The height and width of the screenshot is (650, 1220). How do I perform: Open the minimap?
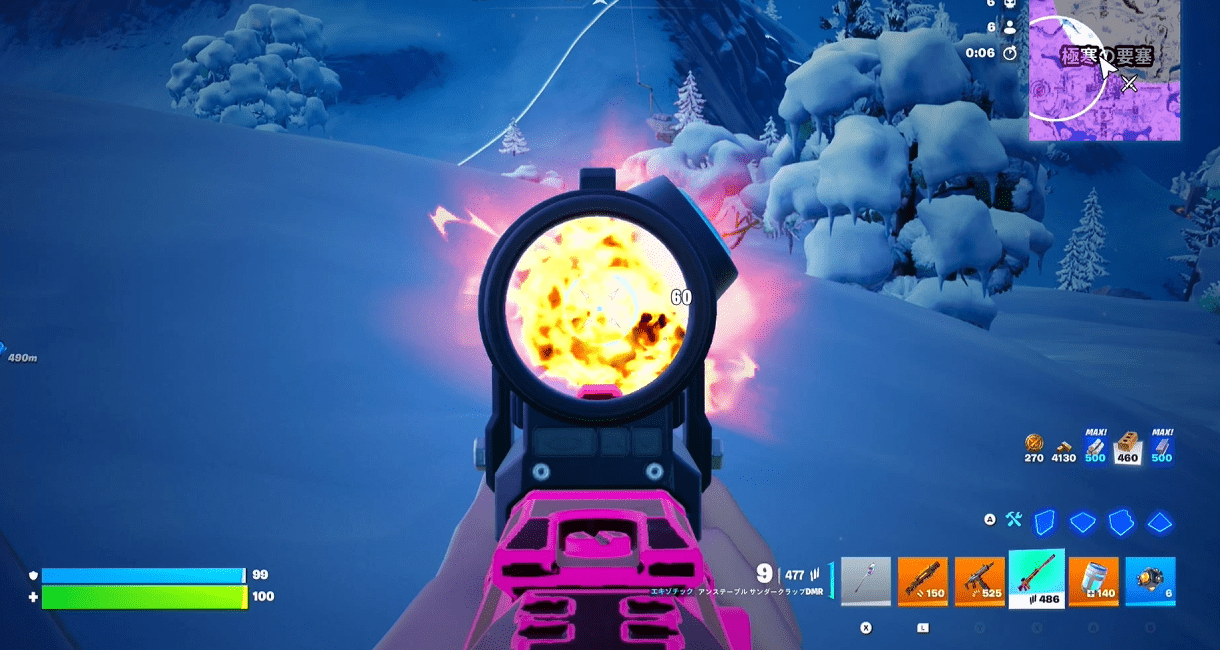tap(1104, 70)
